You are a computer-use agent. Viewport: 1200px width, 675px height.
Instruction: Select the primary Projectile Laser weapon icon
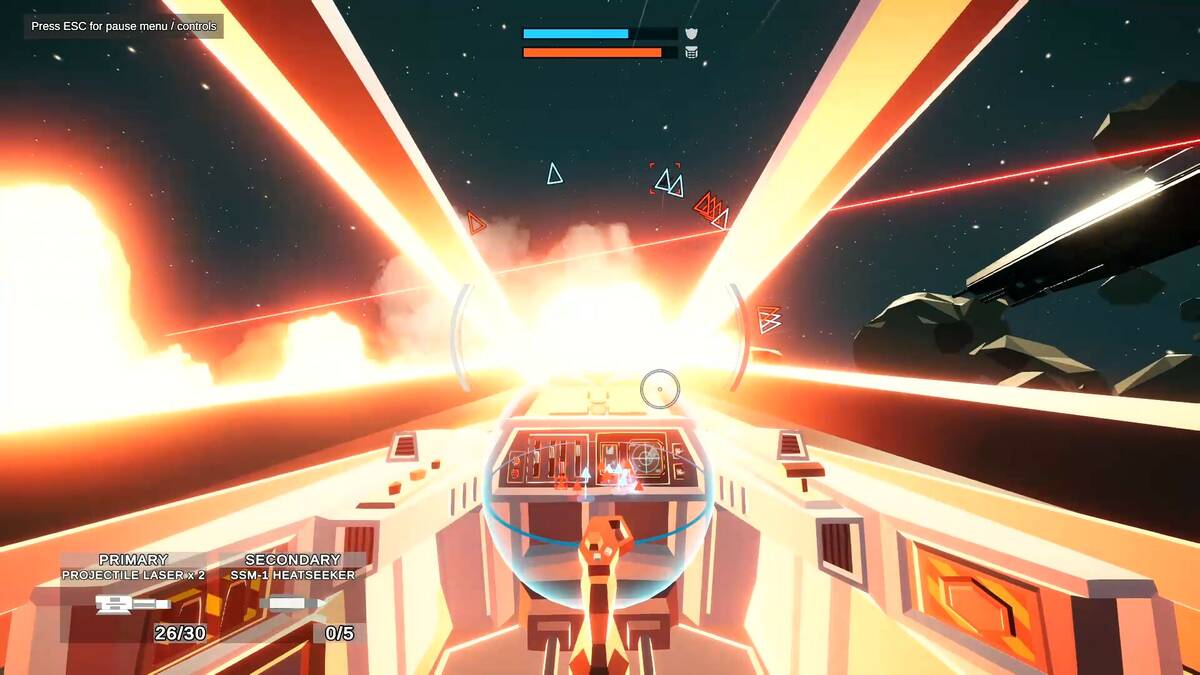(133, 604)
